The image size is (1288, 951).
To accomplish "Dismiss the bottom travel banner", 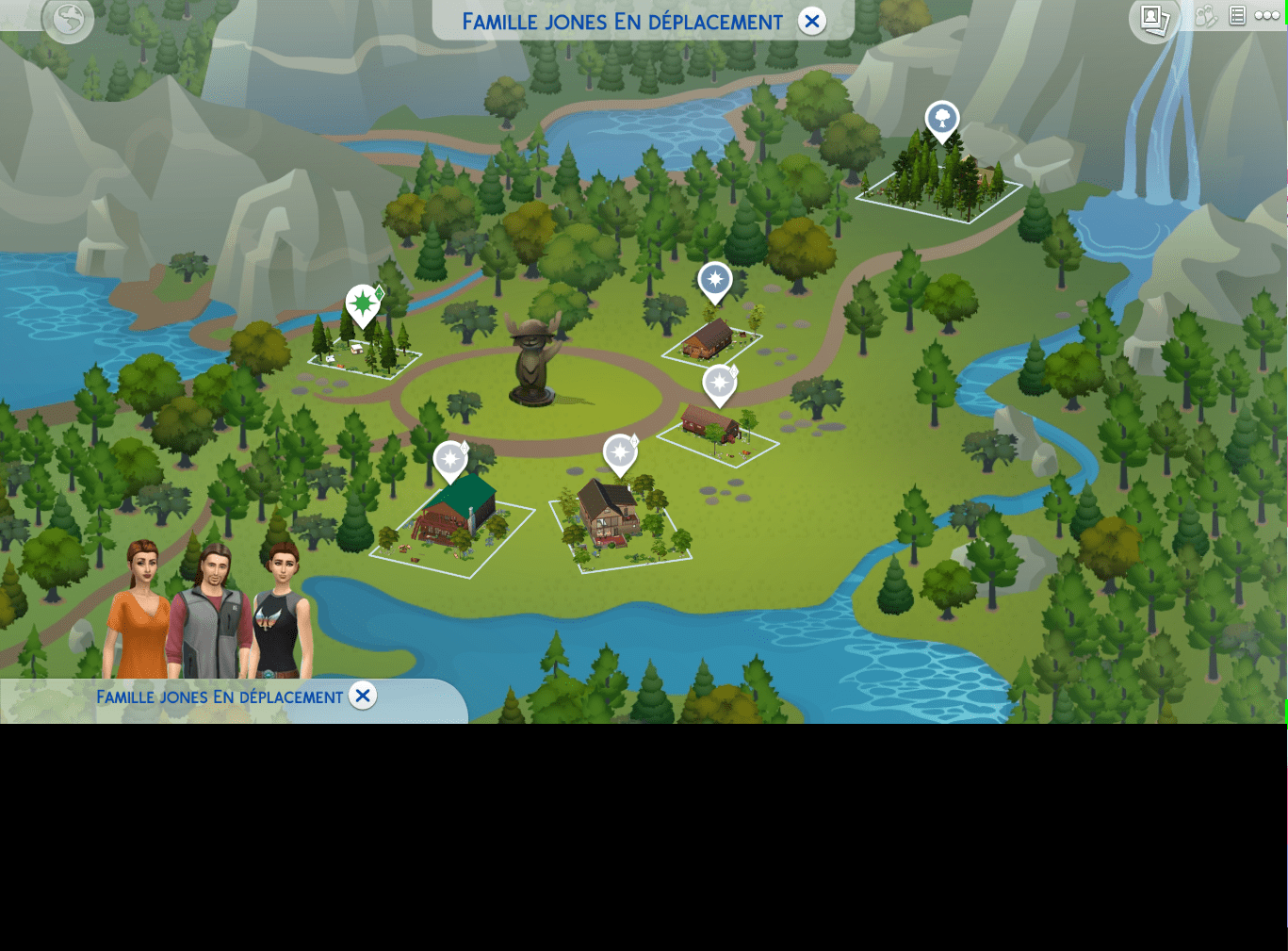I will tap(363, 696).
